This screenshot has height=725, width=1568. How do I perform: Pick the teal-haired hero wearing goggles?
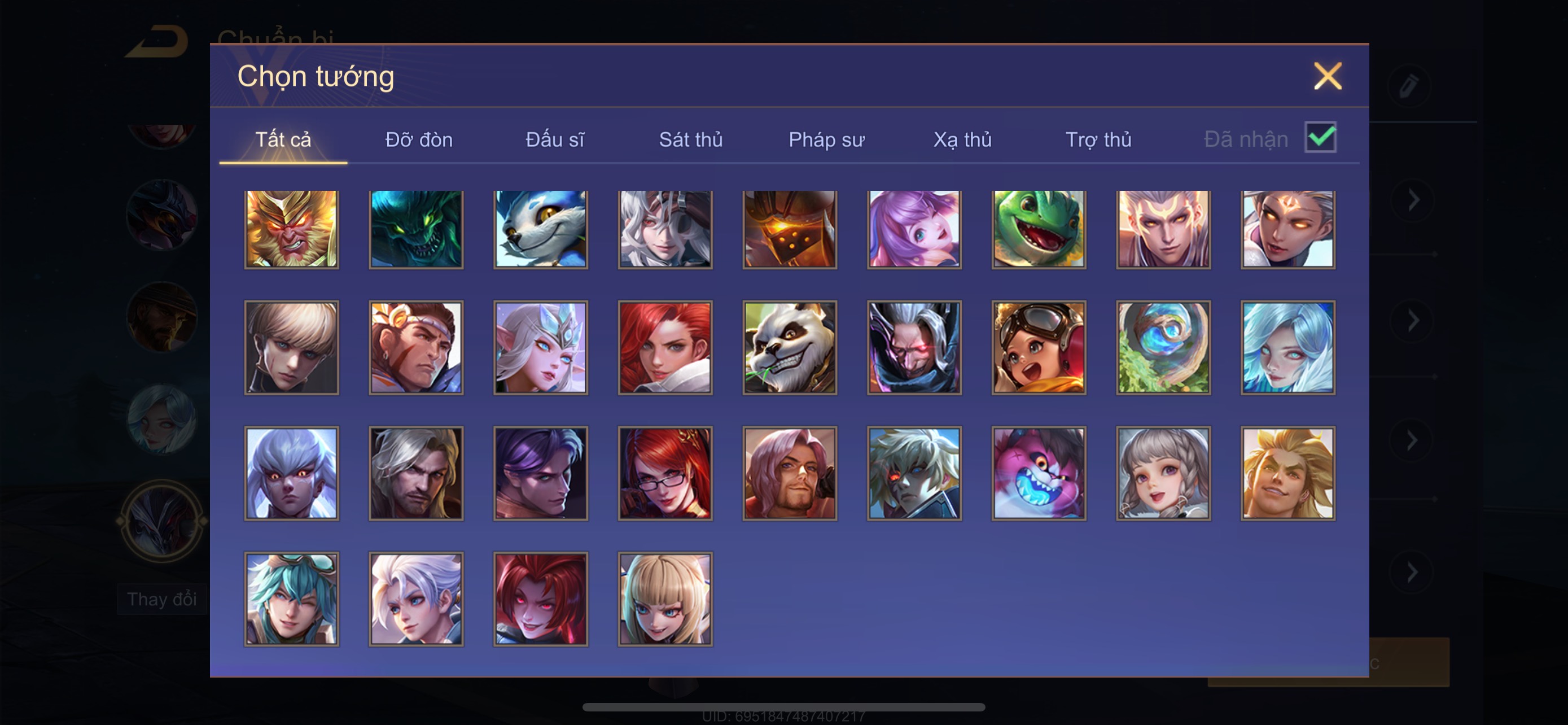[292, 599]
